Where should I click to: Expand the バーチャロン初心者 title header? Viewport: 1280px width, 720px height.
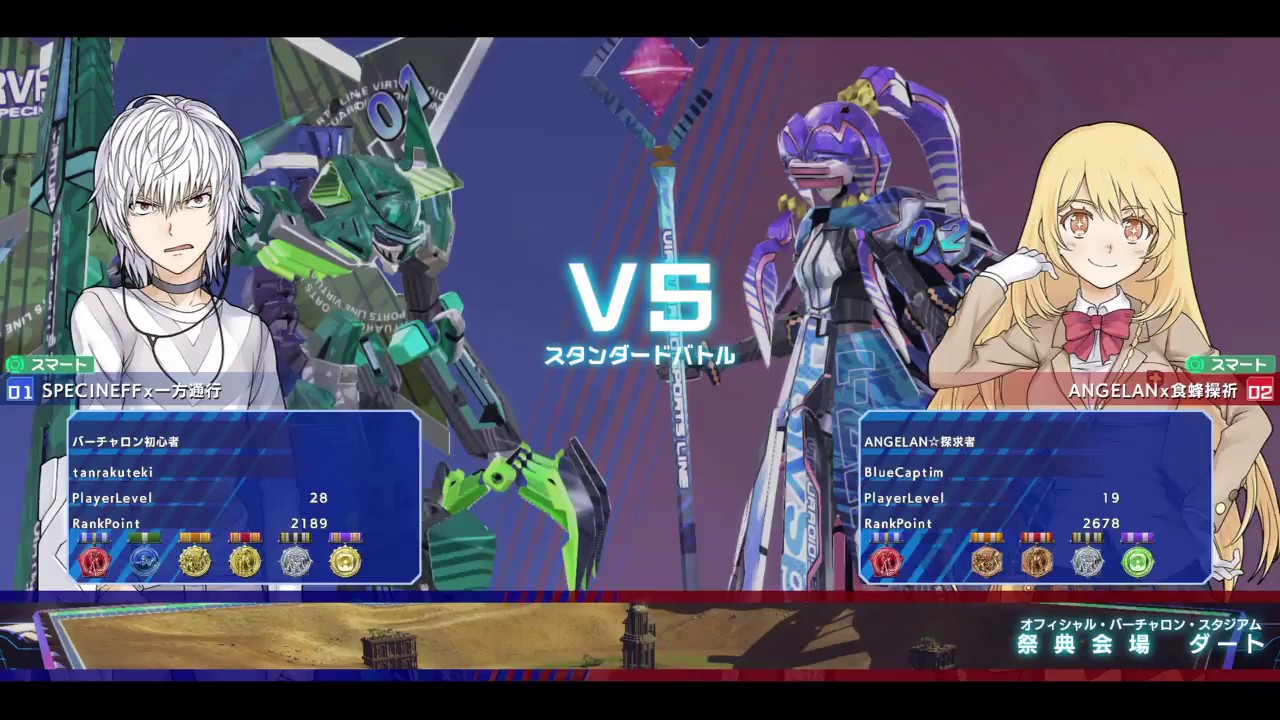click(126, 441)
